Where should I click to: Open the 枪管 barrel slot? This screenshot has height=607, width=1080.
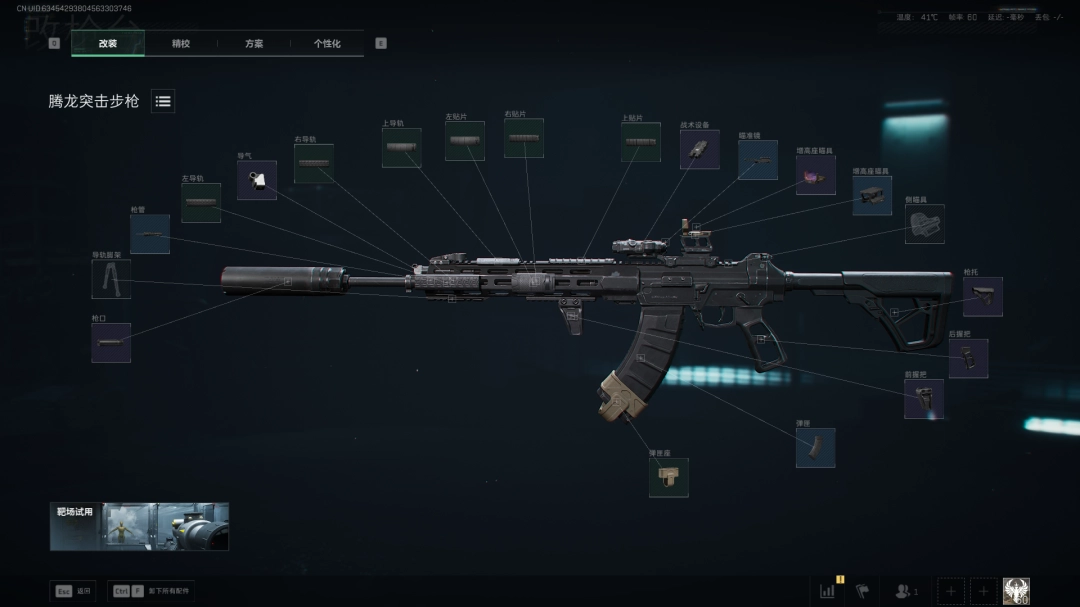150,234
